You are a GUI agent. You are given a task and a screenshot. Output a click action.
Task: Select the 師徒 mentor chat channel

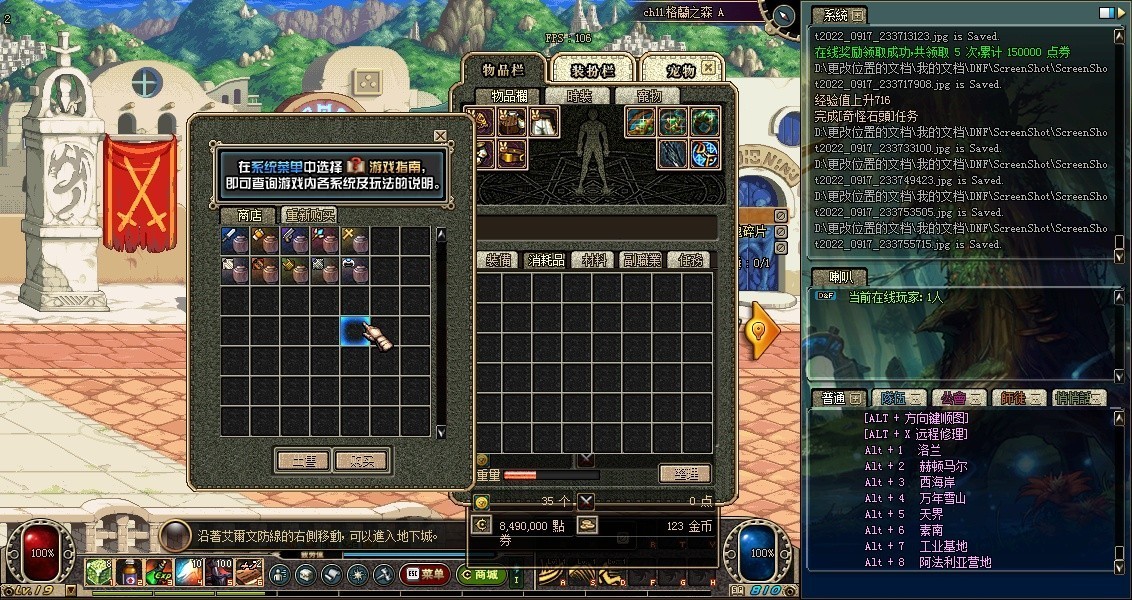coord(1018,398)
